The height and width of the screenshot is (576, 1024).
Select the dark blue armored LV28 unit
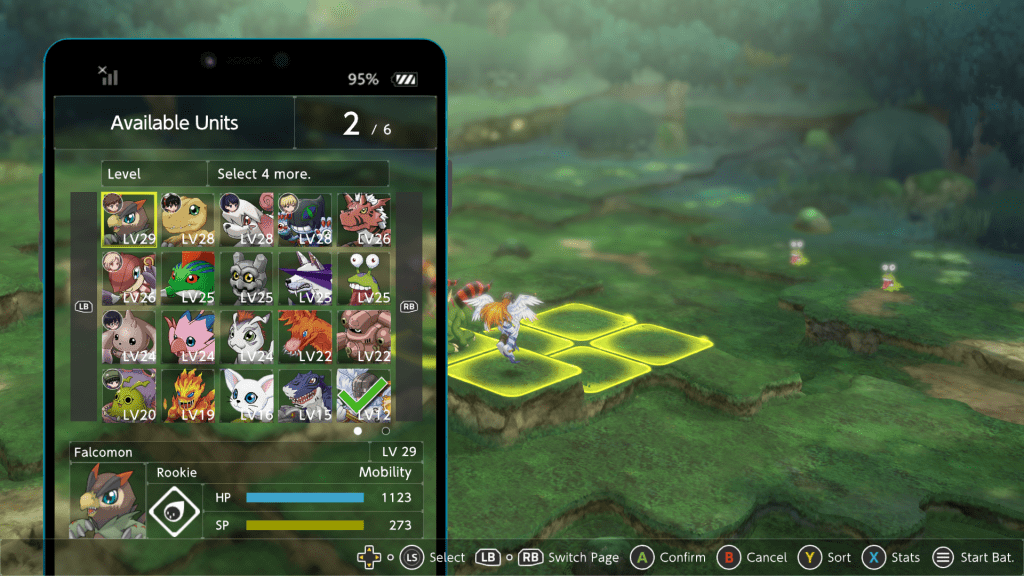(x=305, y=220)
